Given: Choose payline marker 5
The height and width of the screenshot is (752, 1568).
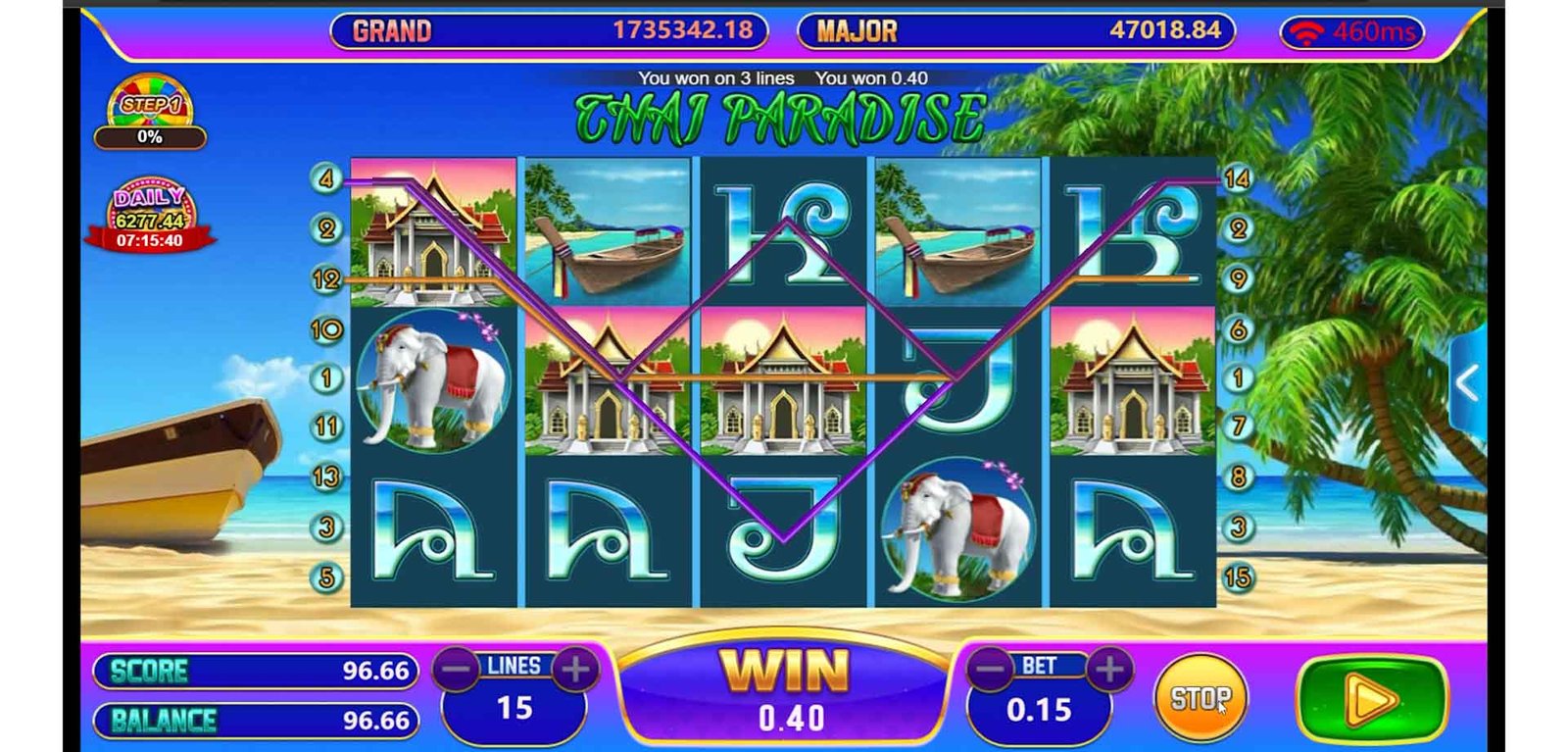Looking at the screenshot, I should (326, 577).
